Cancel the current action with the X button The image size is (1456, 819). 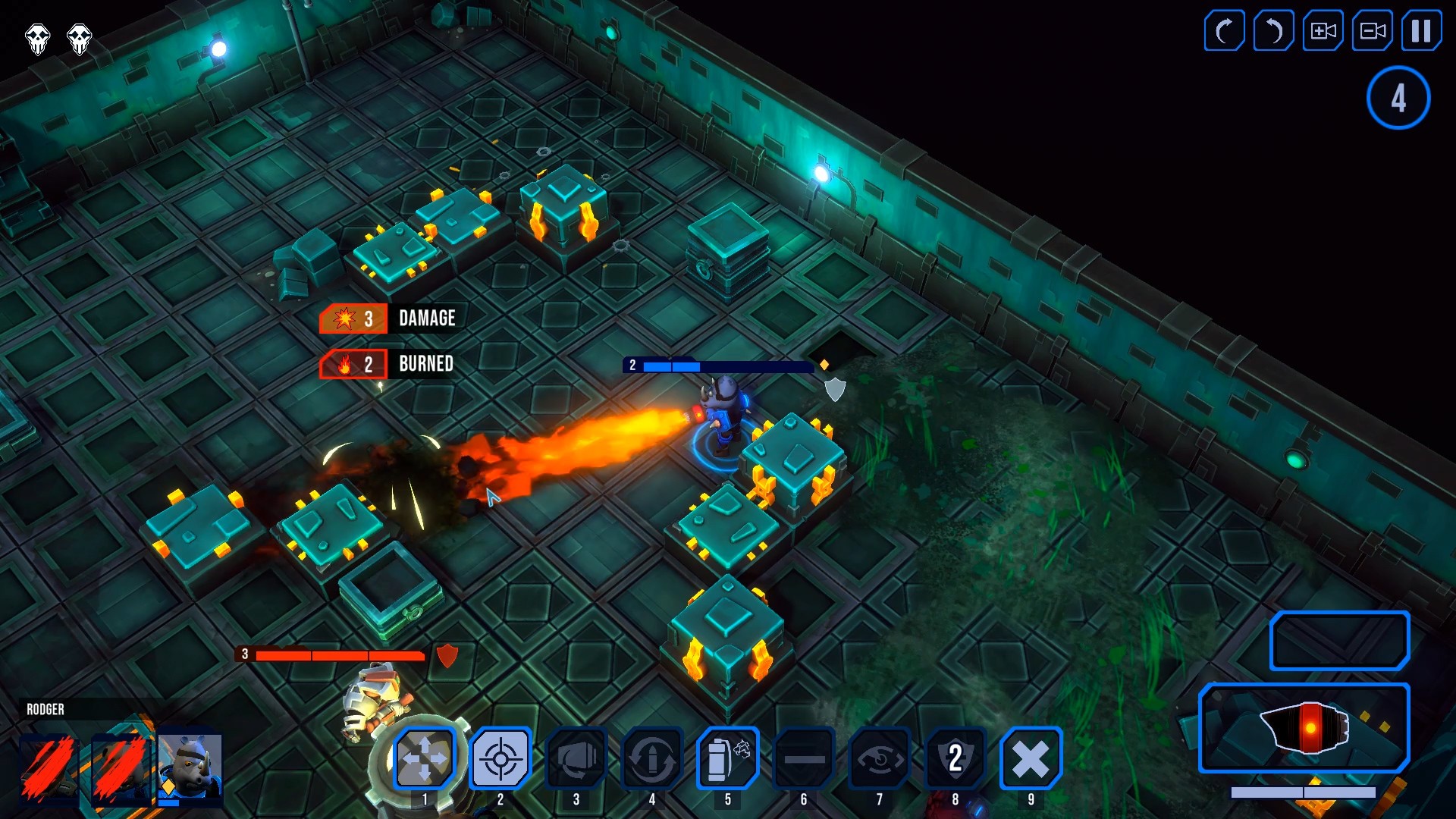pyautogui.click(x=1031, y=758)
